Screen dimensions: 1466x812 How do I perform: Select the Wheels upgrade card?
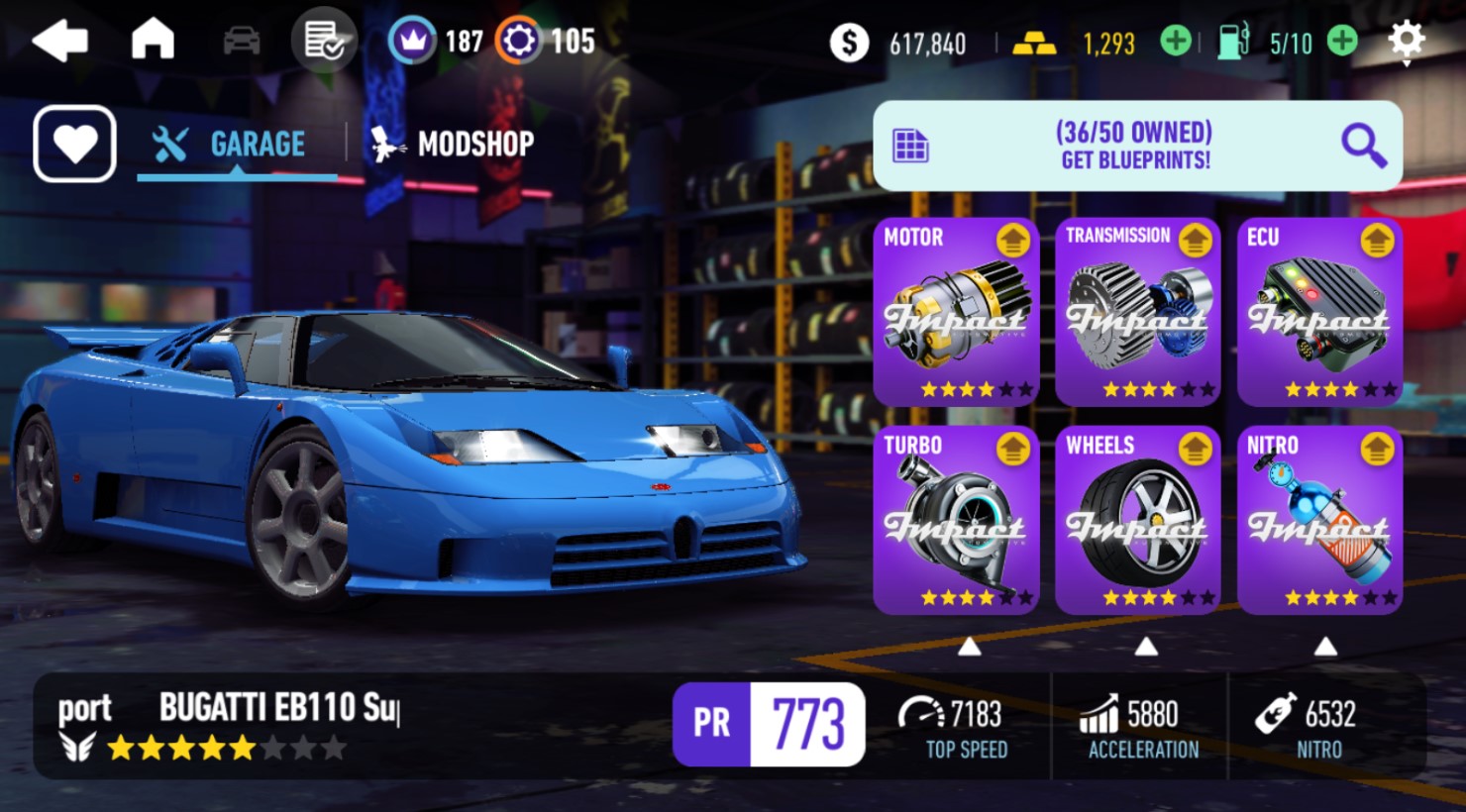[x=1137, y=520]
